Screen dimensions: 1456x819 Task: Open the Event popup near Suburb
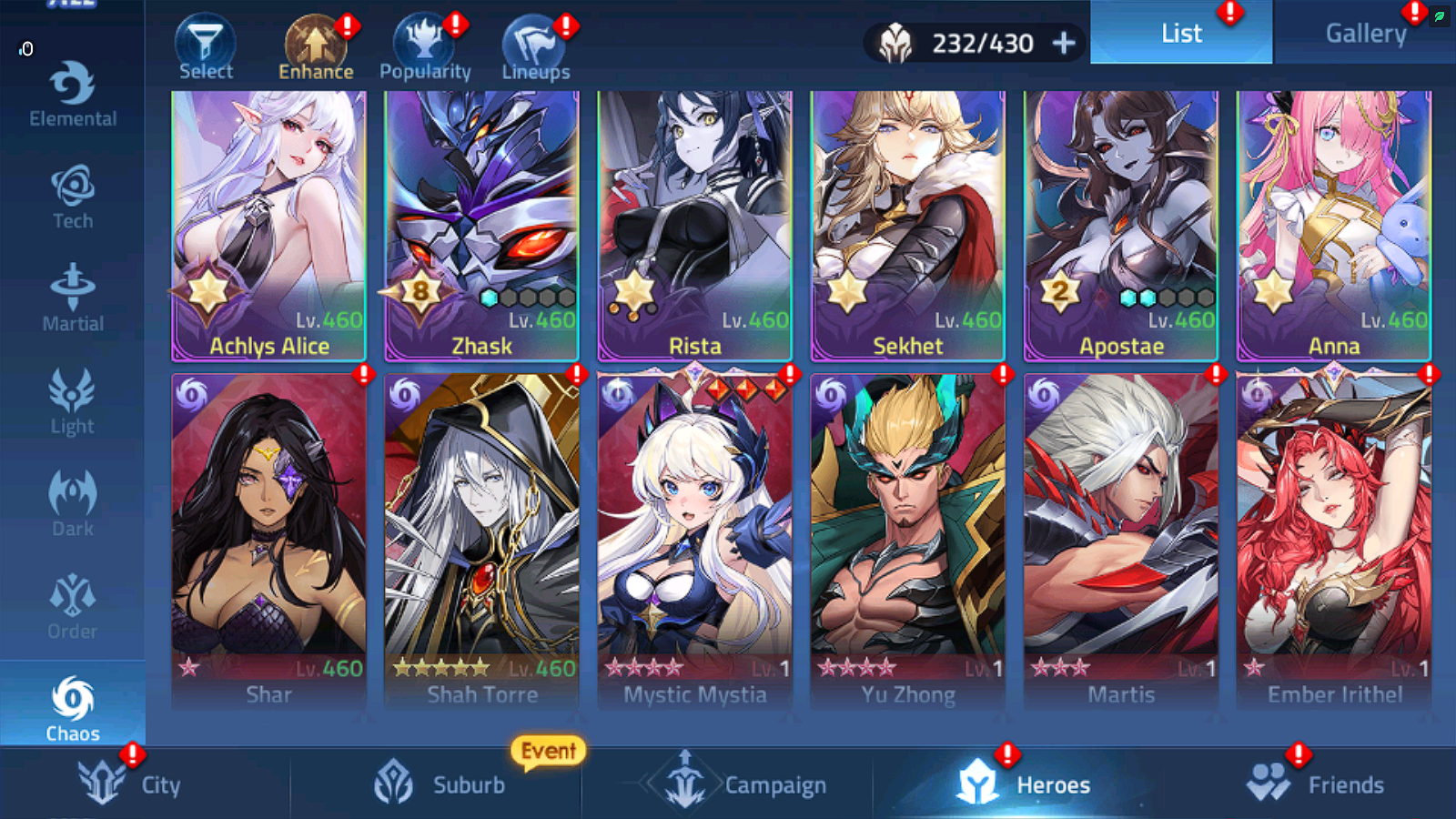547,751
